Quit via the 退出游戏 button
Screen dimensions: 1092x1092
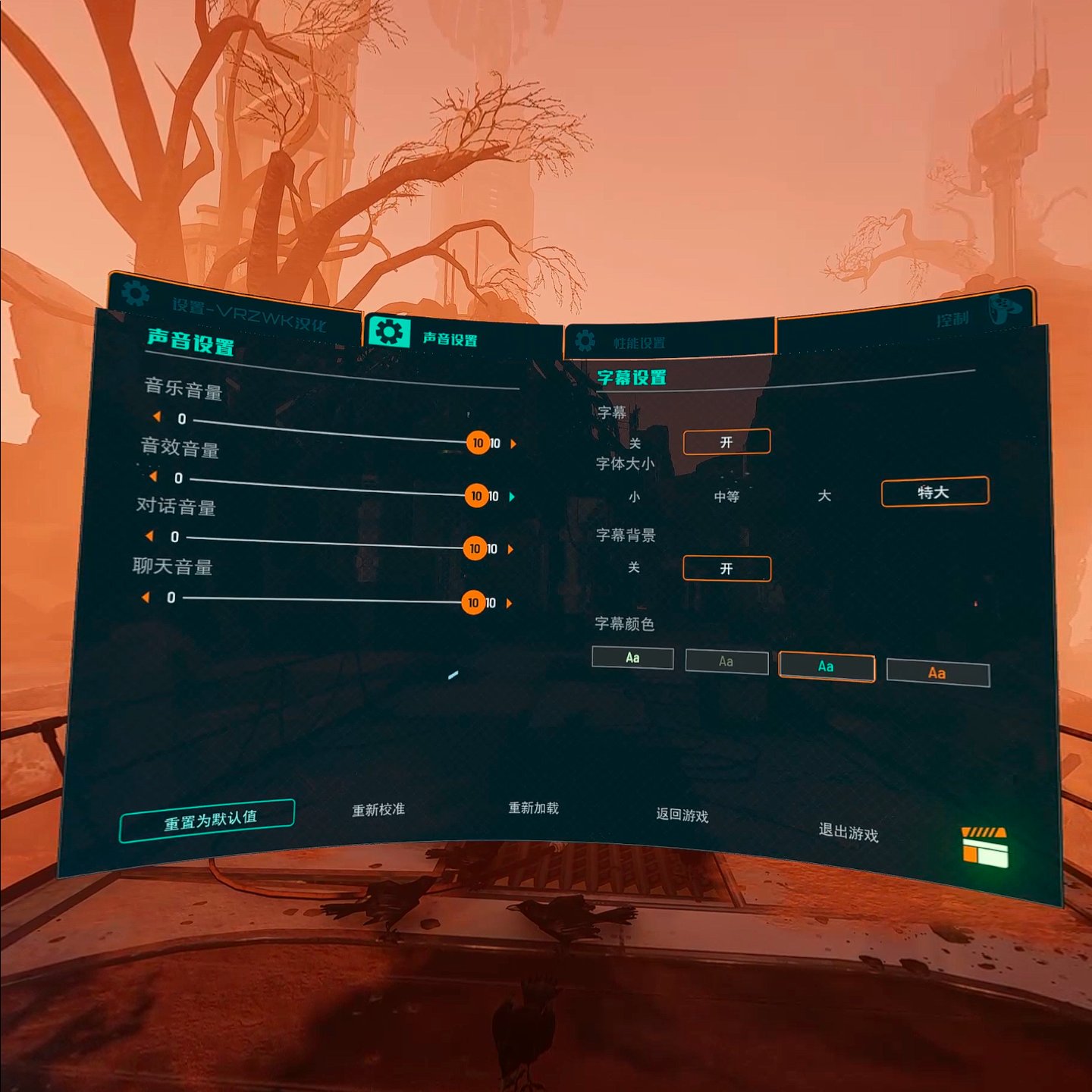coord(848,833)
